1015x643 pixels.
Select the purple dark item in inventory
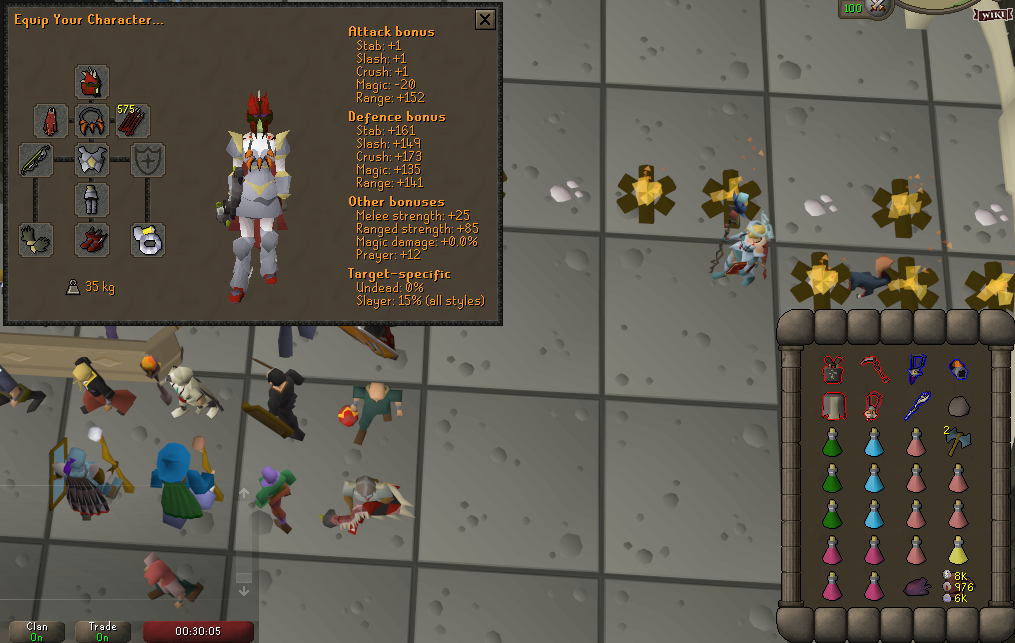click(916, 587)
